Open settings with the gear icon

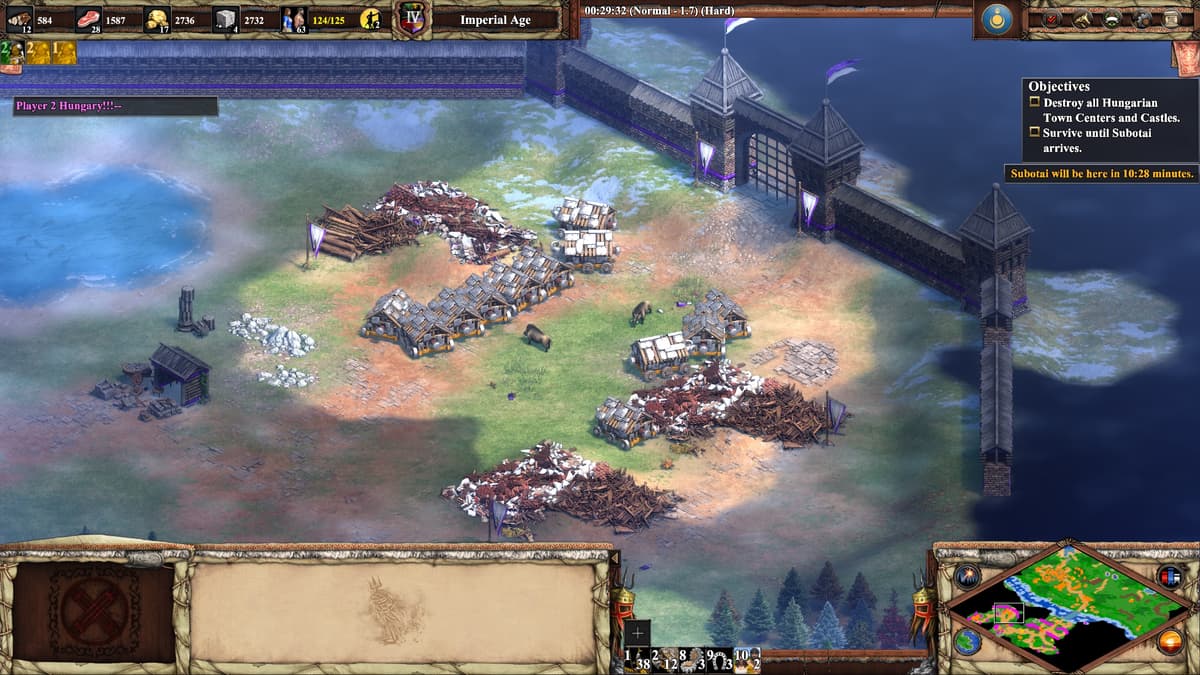pyautogui.click(x=1142, y=19)
